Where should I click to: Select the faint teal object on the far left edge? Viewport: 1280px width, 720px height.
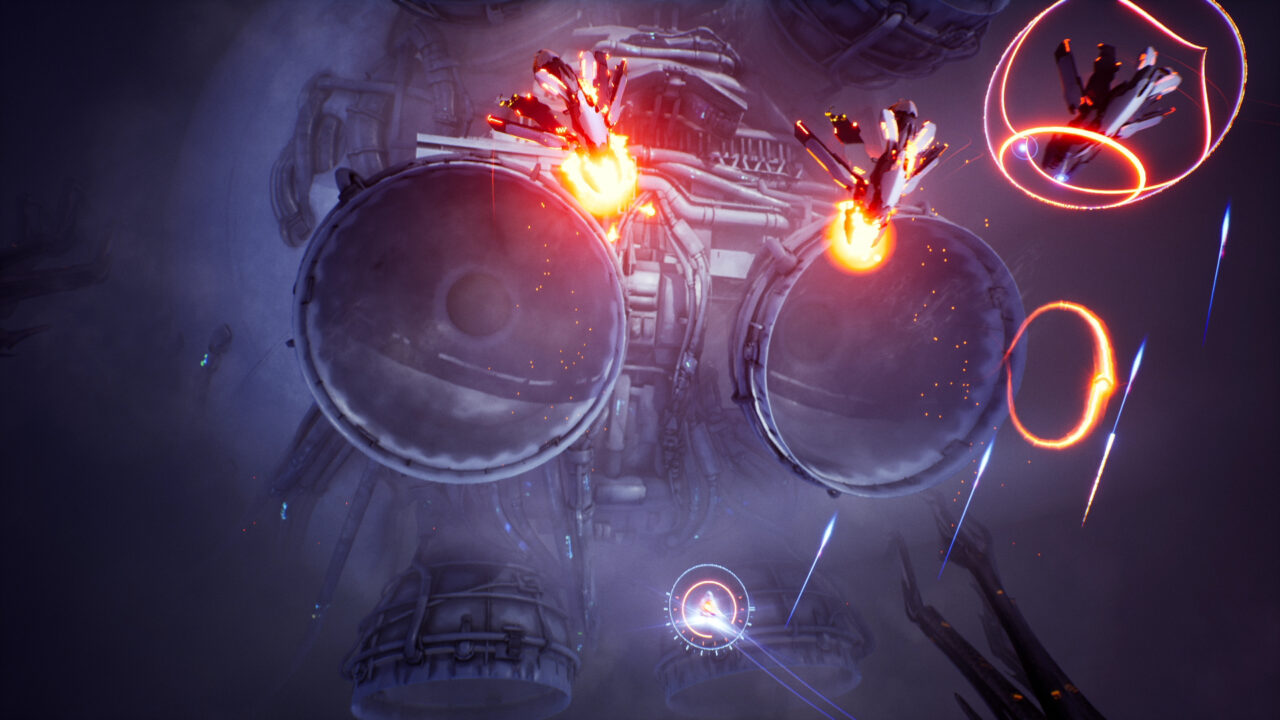click(x=203, y=362)
